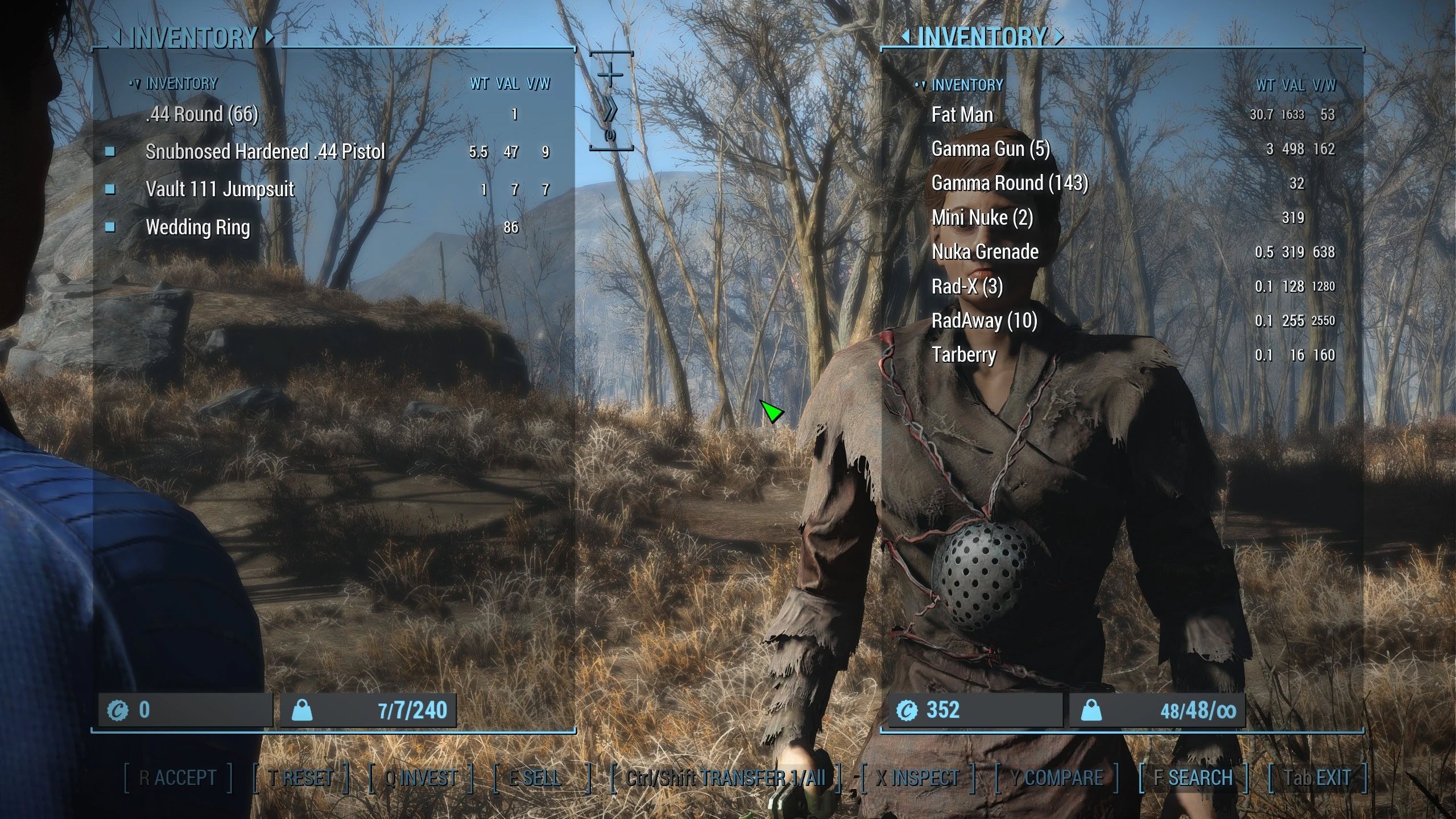Choose the INVEST option
Screen dimensions: 1456x819
(x=421, y=778)
